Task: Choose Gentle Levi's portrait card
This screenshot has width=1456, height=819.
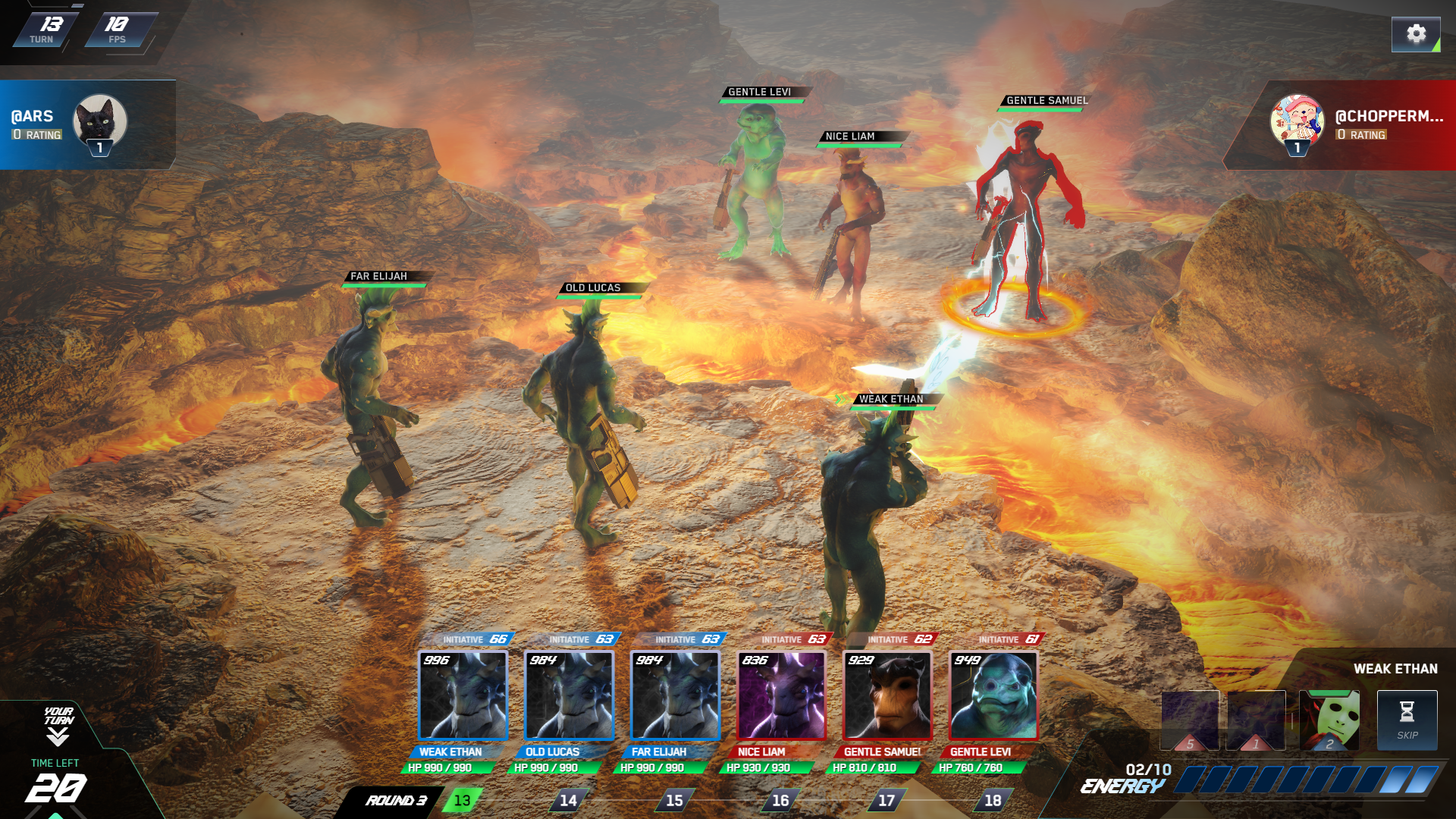Action: (993, 696)
